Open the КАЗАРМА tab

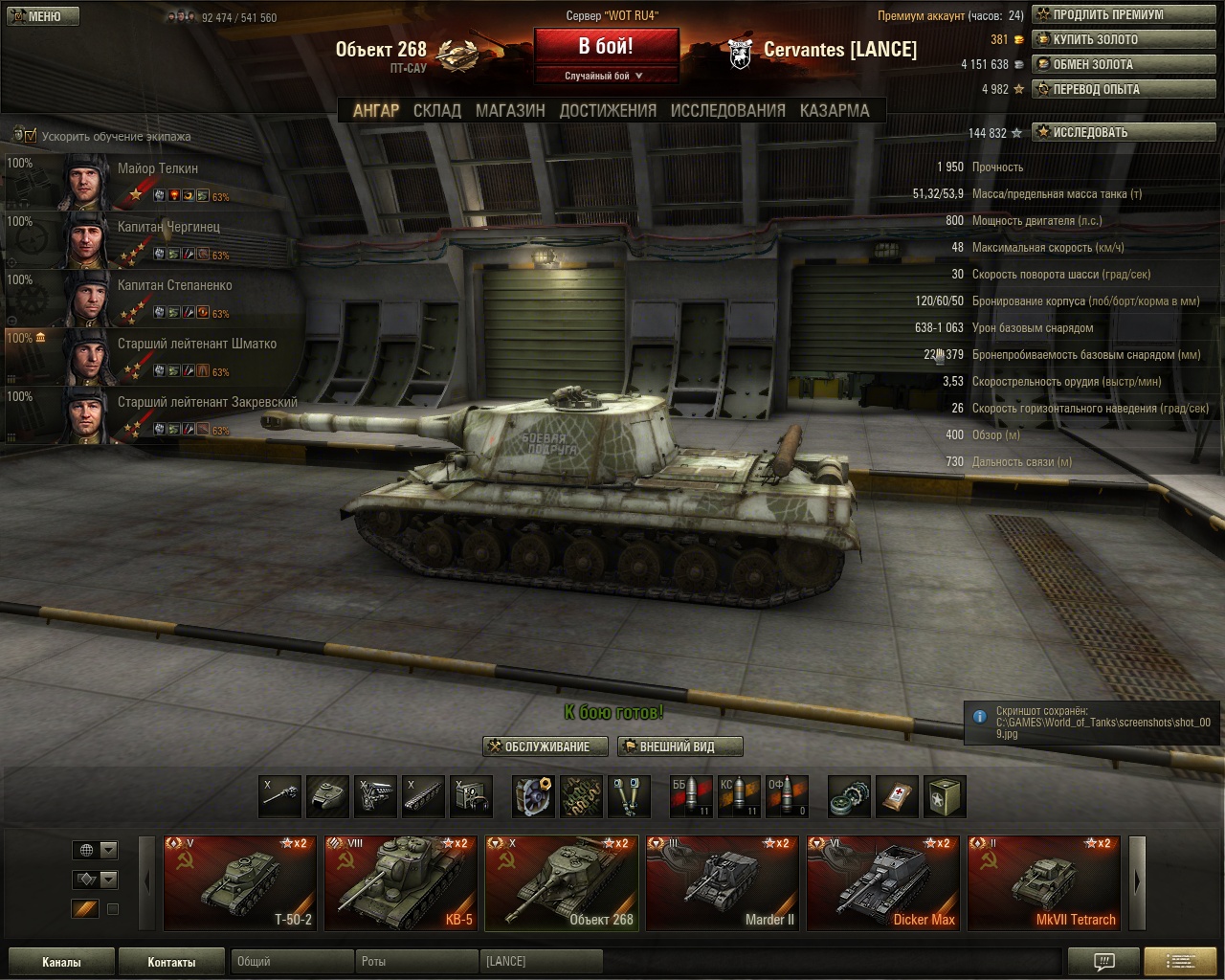(x=835, y=110)
